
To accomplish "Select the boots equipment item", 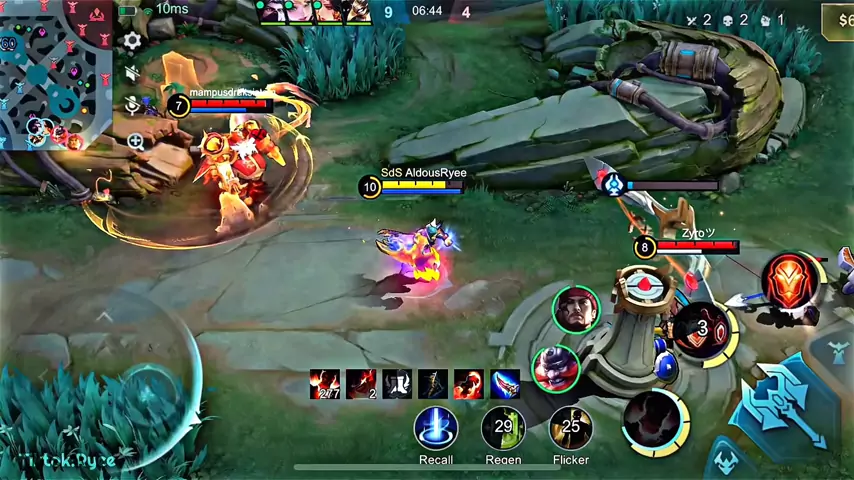I will click(x=397, y=384).
